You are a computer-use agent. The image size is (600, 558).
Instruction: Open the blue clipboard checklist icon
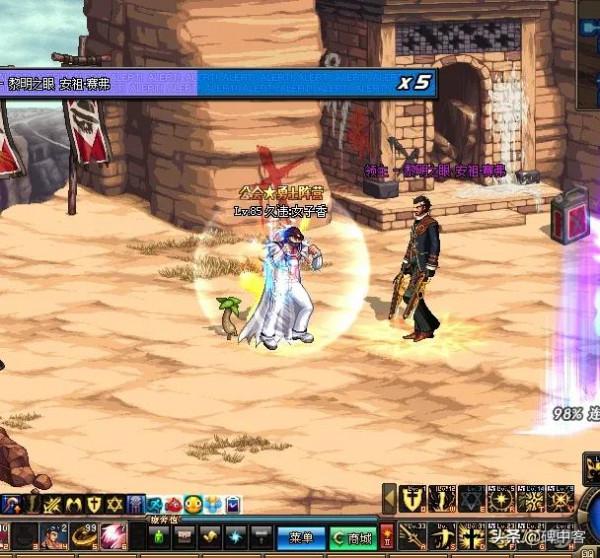click(x=232, y=505)
